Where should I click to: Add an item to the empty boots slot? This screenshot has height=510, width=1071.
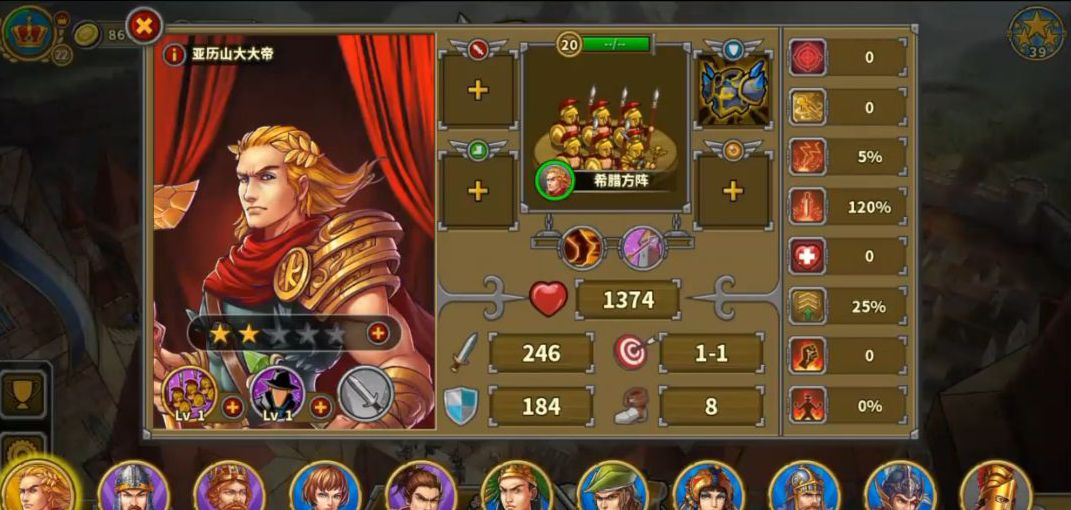coord(478,190)
